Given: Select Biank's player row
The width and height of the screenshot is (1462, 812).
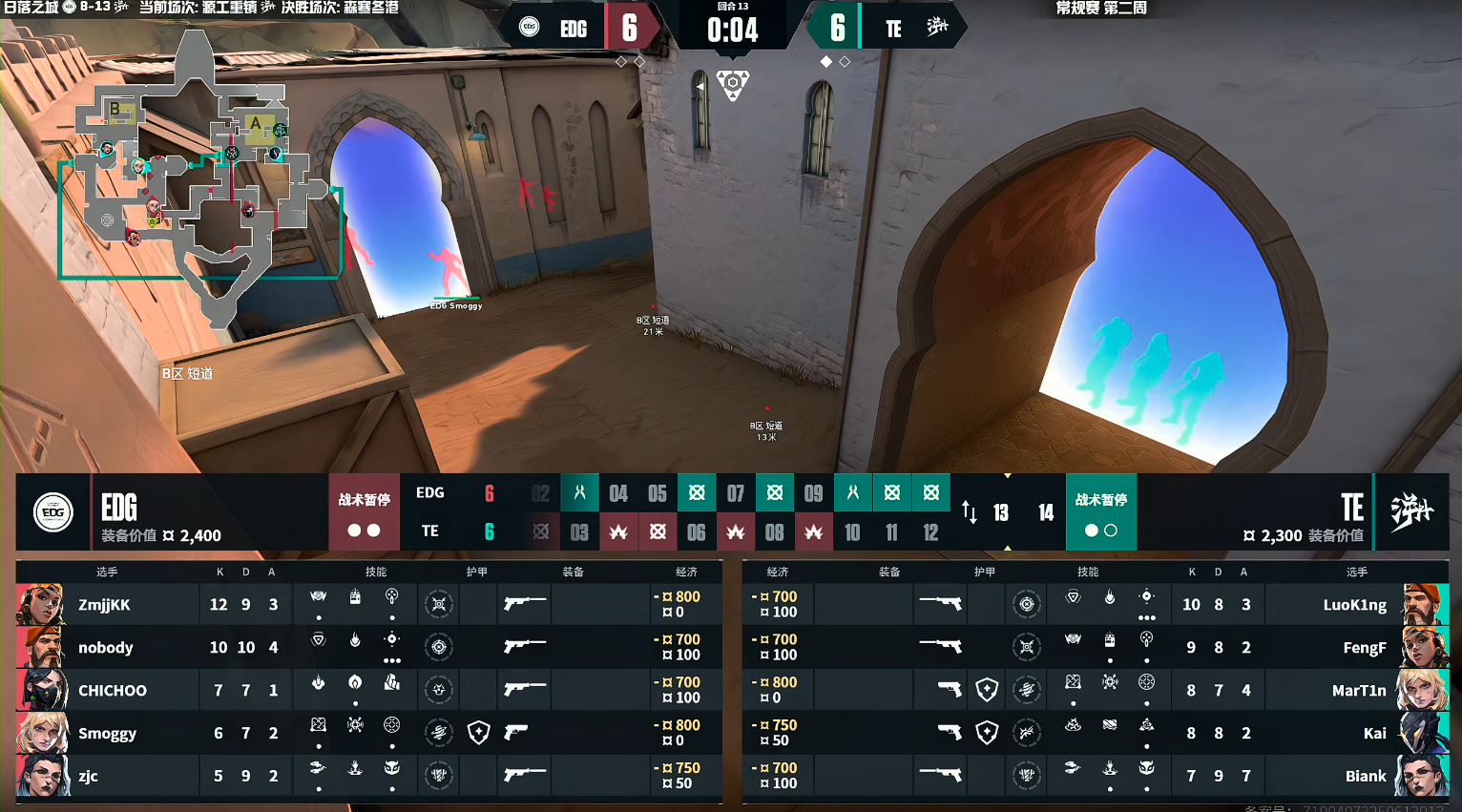Looking at the screenshot, I should [x=1365, y=776].
